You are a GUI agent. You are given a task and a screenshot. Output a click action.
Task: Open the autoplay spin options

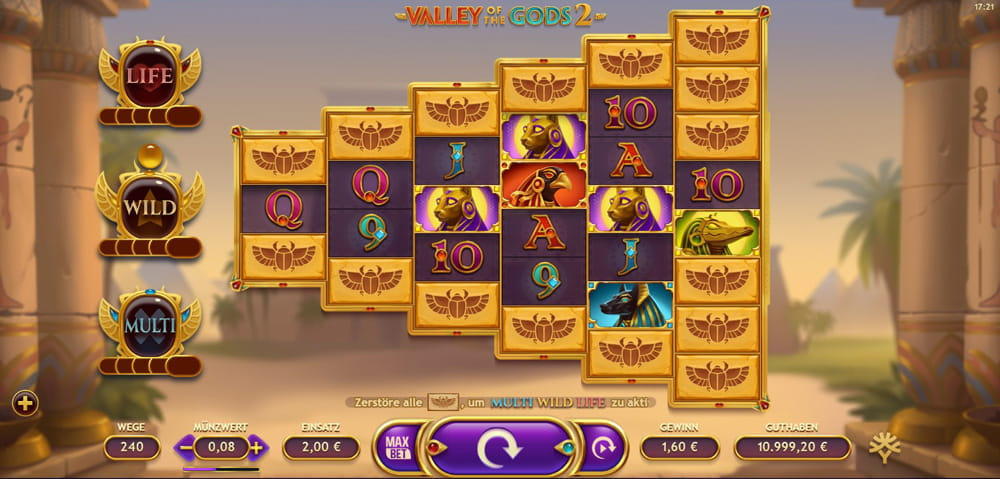[x=602, y=448]
